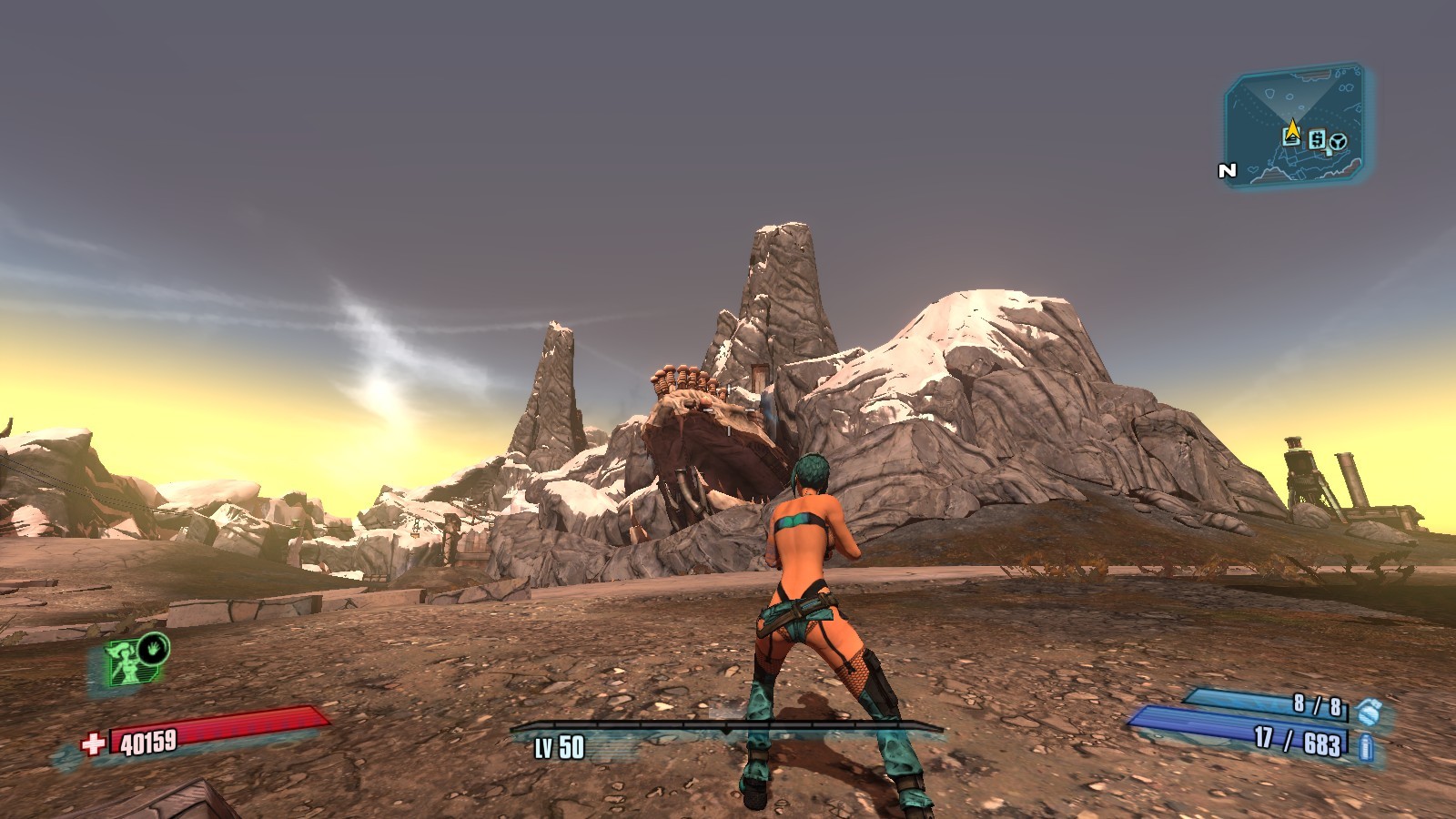Select the steering wheel Catch-A-Ride map marker

coord(1337,142)
